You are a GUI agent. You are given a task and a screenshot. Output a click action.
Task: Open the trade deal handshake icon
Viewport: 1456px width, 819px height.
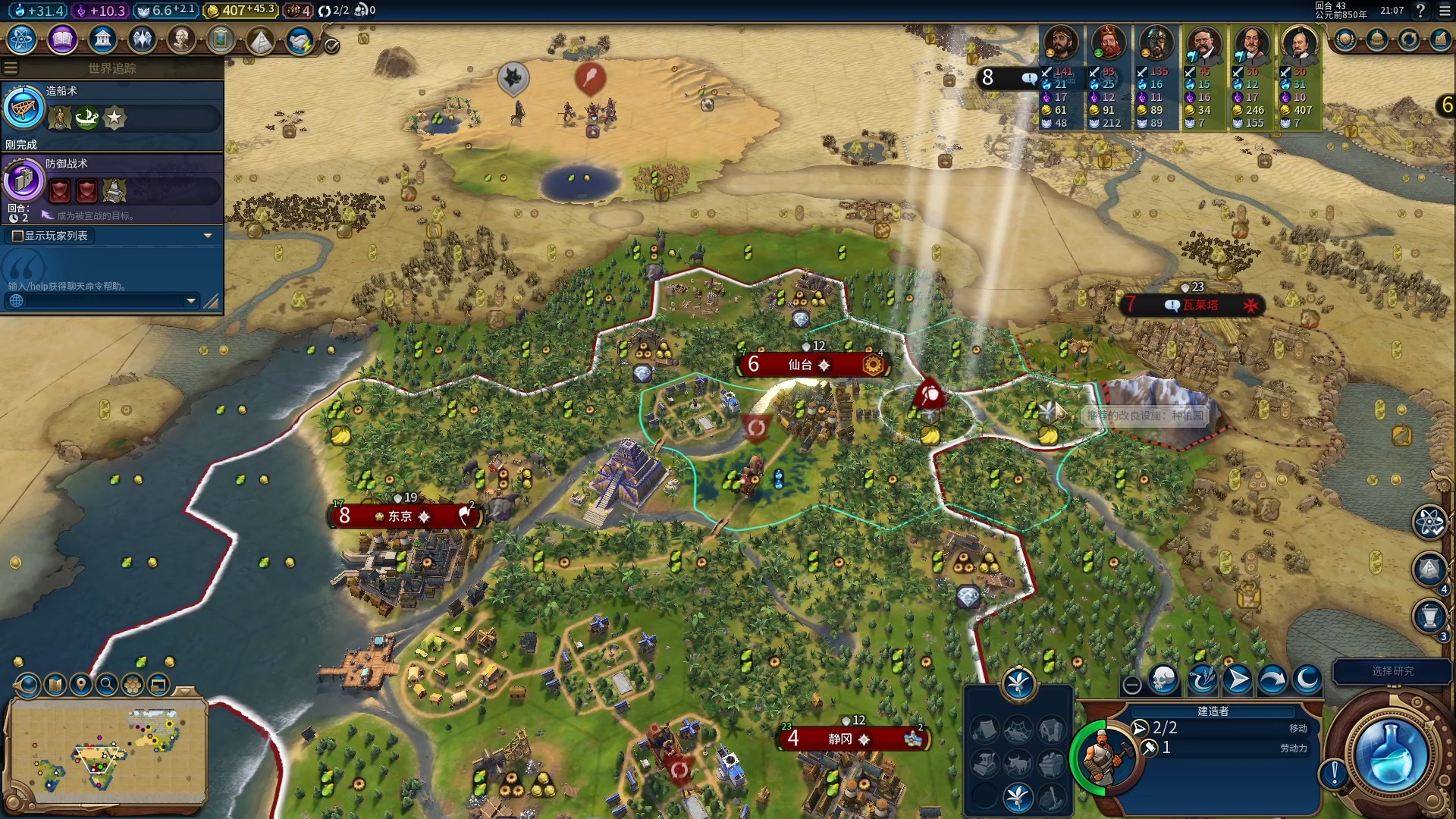point(300,41)
